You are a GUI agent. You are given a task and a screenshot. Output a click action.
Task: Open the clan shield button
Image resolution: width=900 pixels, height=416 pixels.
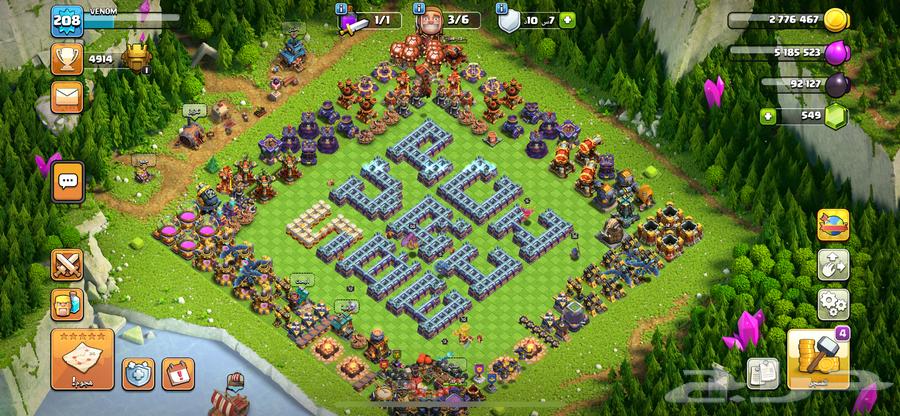point(138,374)
